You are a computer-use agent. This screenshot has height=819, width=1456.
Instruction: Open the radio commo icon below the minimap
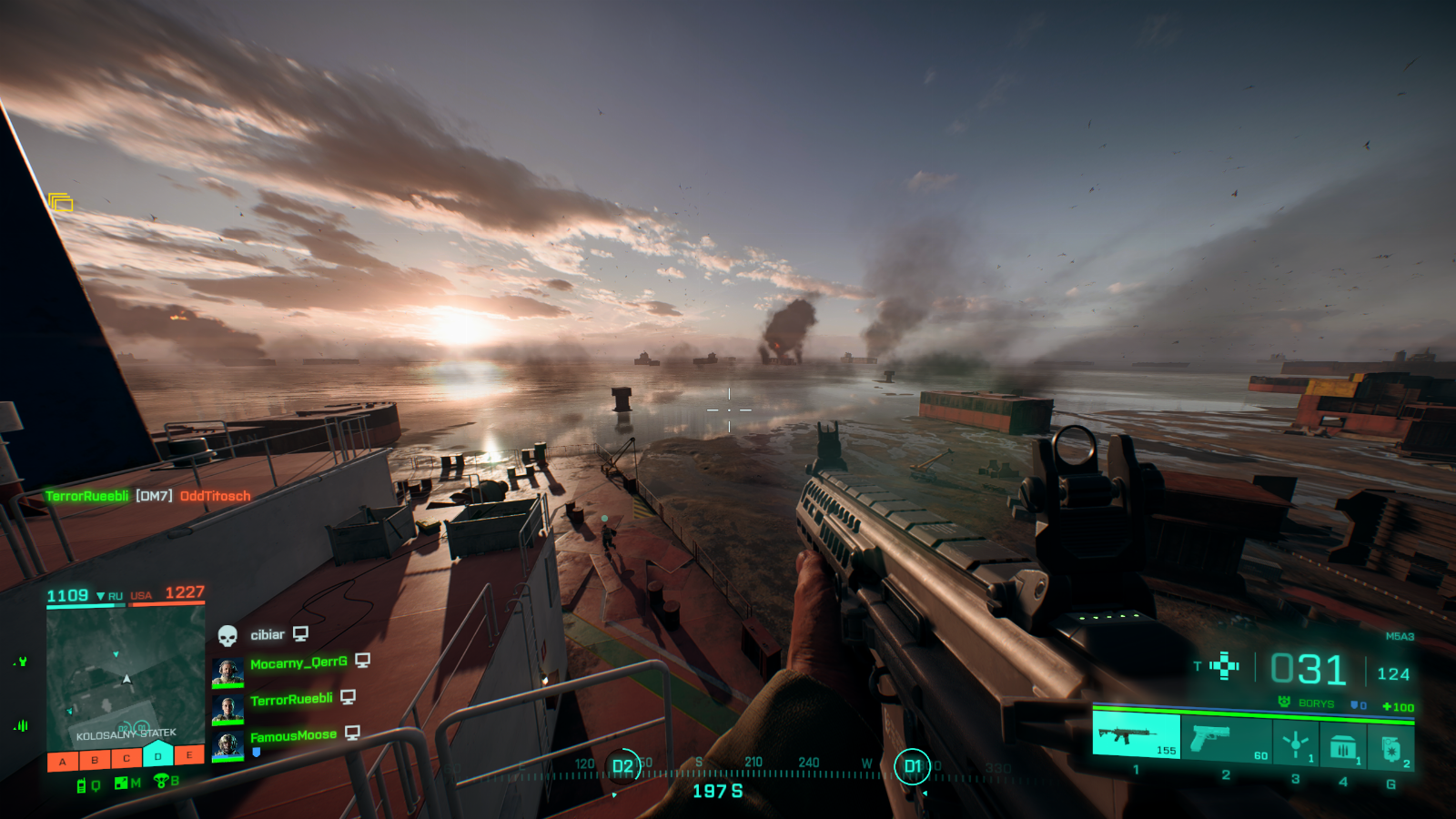82,784
